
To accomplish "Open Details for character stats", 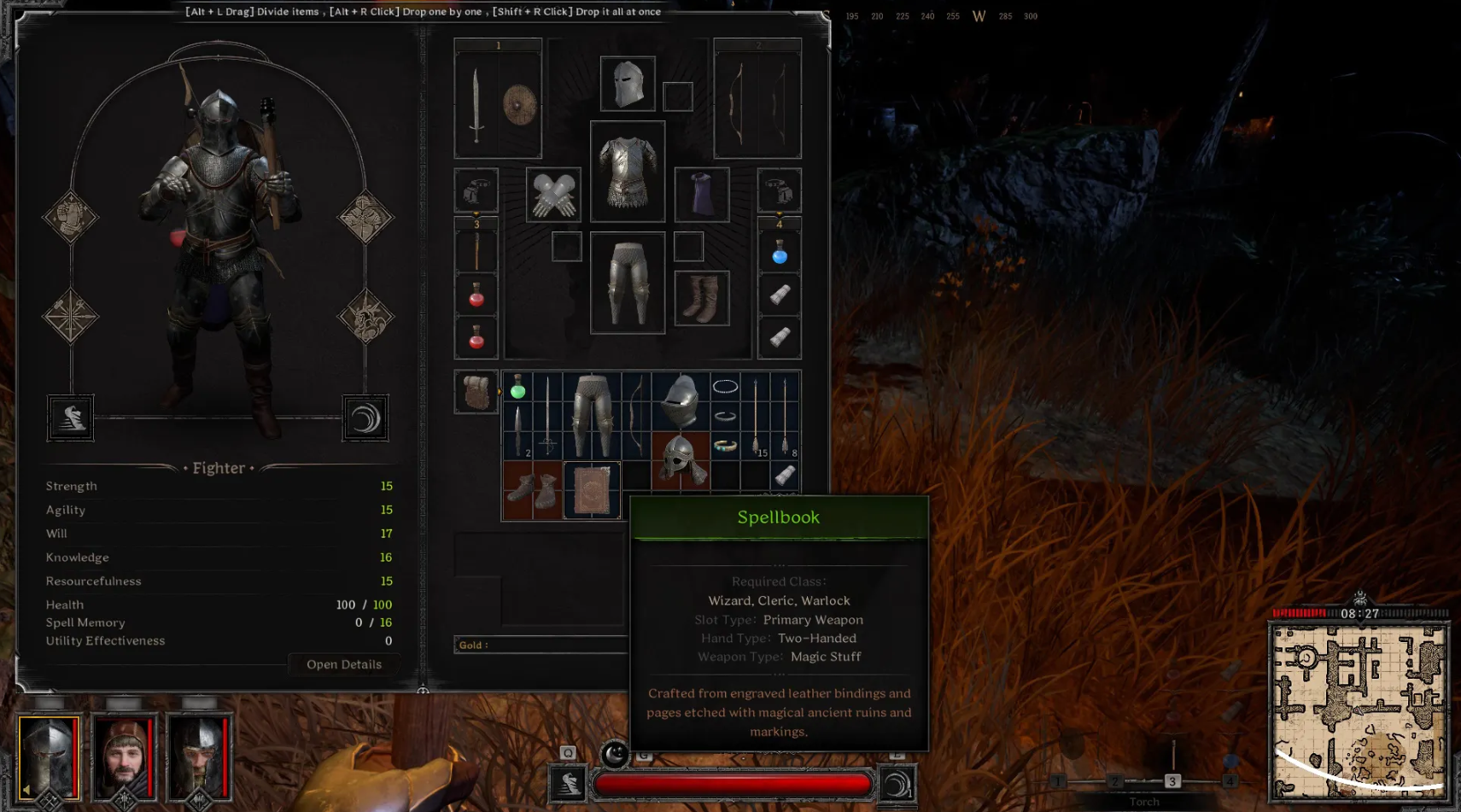I will 344,664.
